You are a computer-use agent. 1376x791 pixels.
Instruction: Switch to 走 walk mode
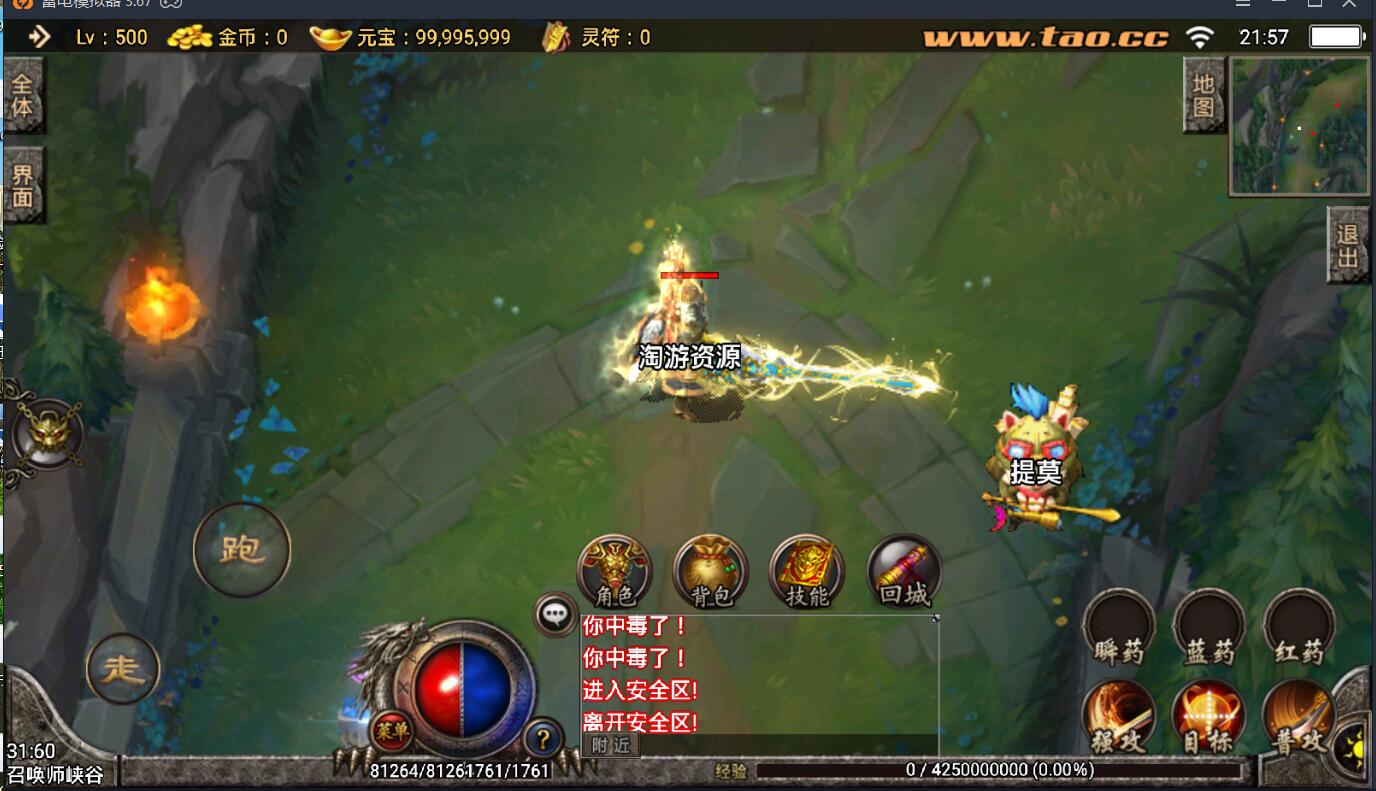(124, 669)
